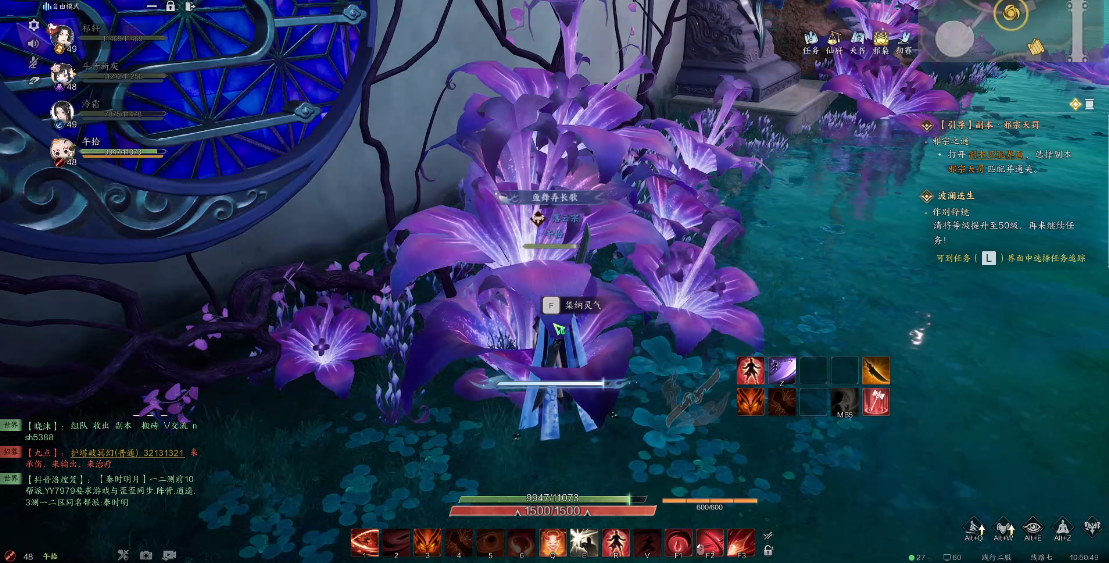Image resolution: width=1109 pixels, height=563 pixels.
Task: Select the 引导 副本 quest tracker entry
Action: click(974, 126)
